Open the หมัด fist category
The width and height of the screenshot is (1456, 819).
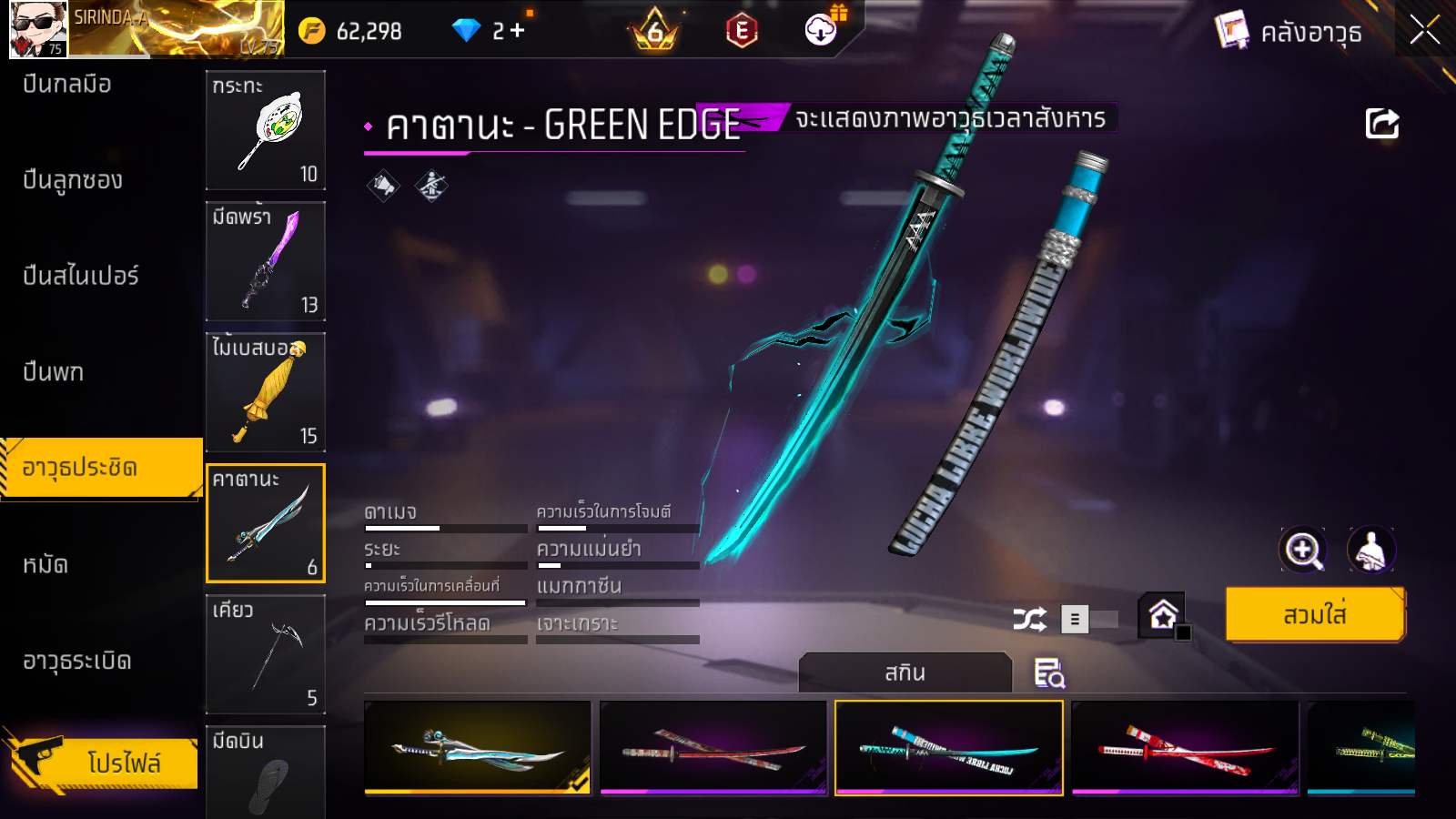(x=45, y=565)
